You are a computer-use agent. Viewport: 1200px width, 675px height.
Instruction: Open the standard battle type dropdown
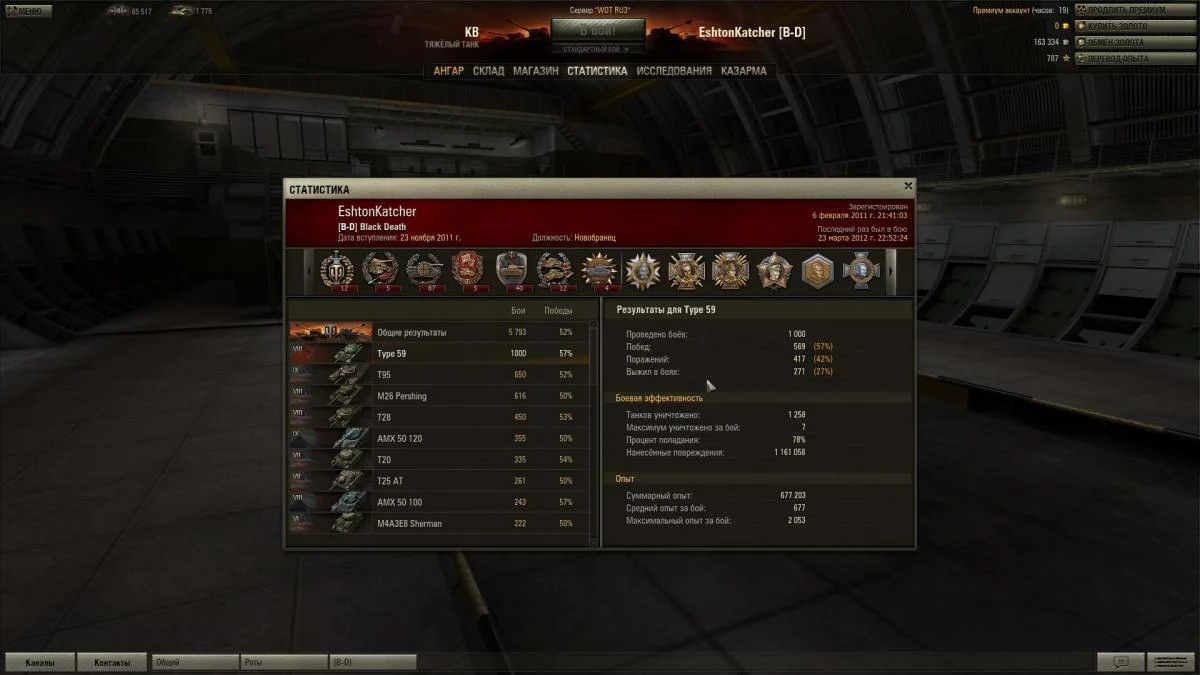pyautogui.click(x=598, y=48)
